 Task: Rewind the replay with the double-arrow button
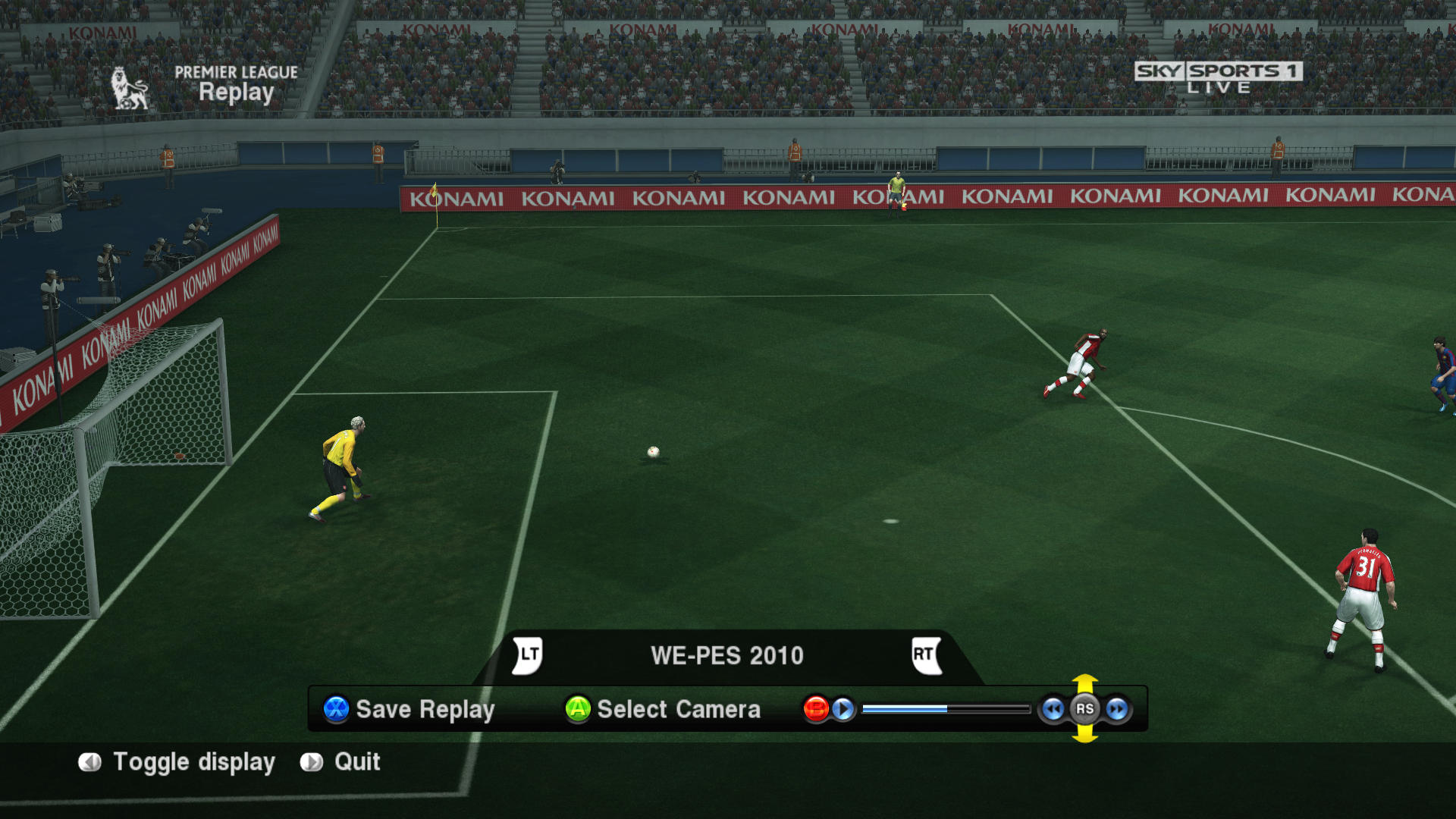coord(1053,709)
